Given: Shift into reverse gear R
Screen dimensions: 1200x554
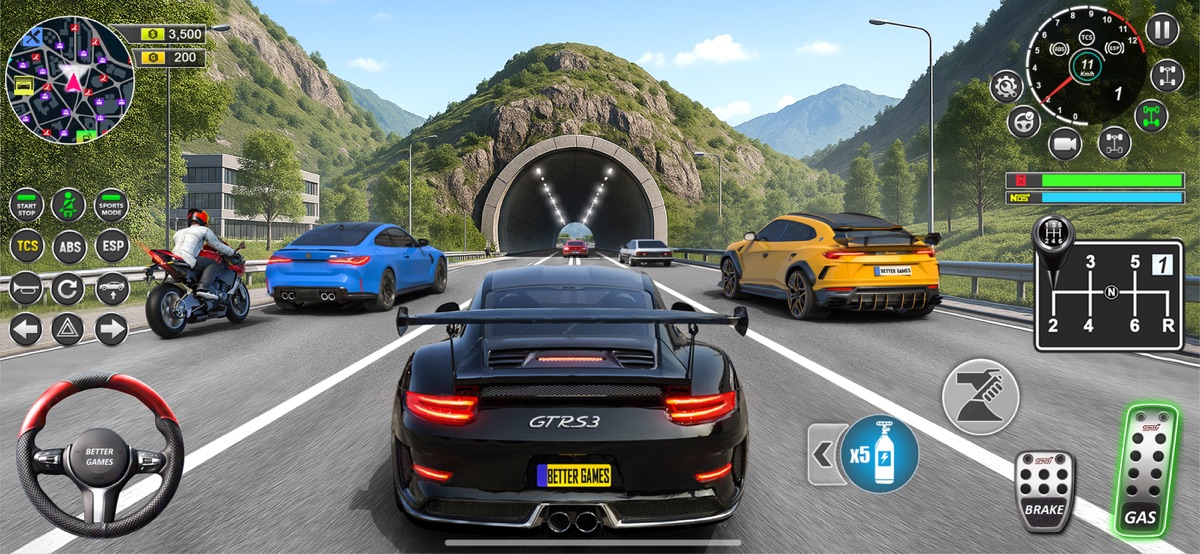Looking at the screenshot, I should (1162, 324).
